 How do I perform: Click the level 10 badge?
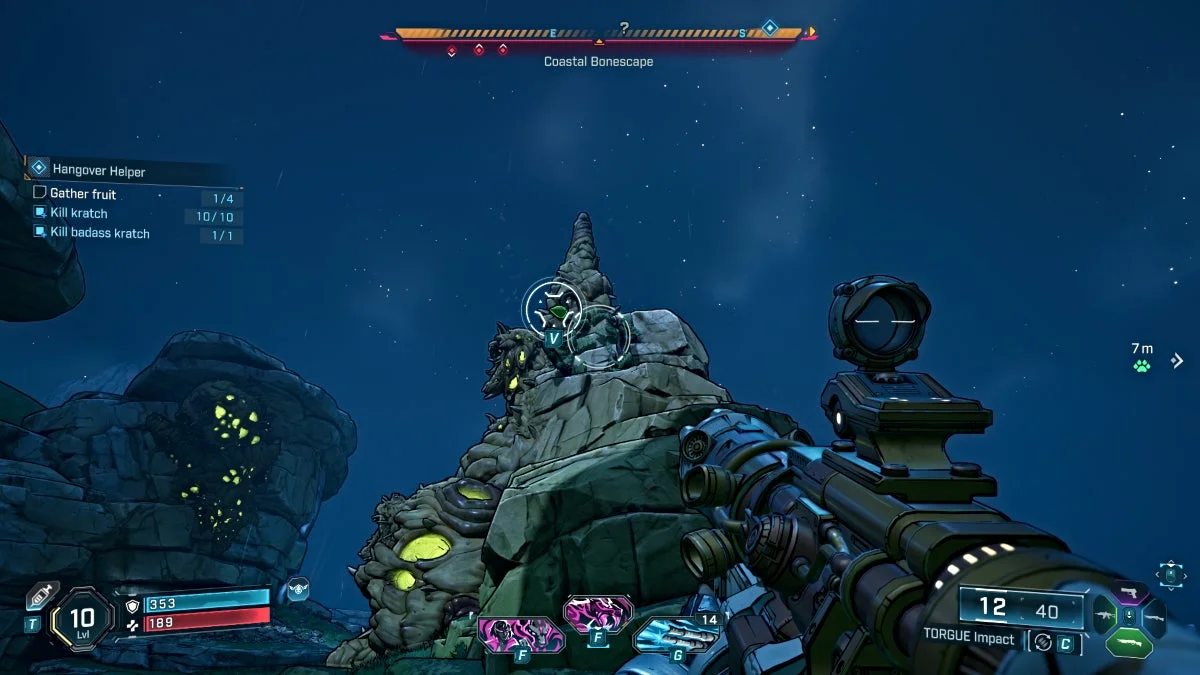click(x=82, y=618)
